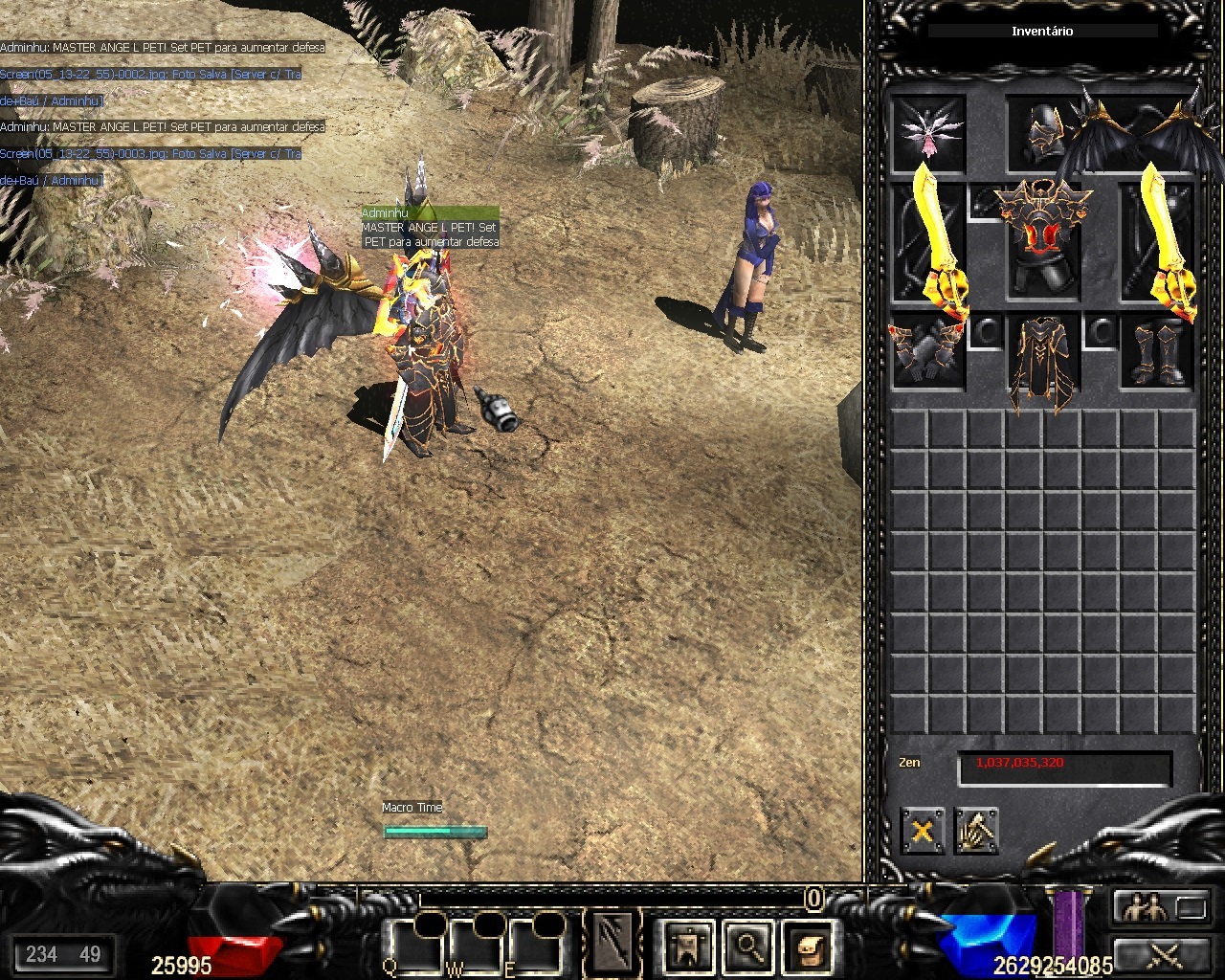Viewport: 1225px width, 980px height.
Task: Click the magnifying glass button
Action: coord(747,947)
